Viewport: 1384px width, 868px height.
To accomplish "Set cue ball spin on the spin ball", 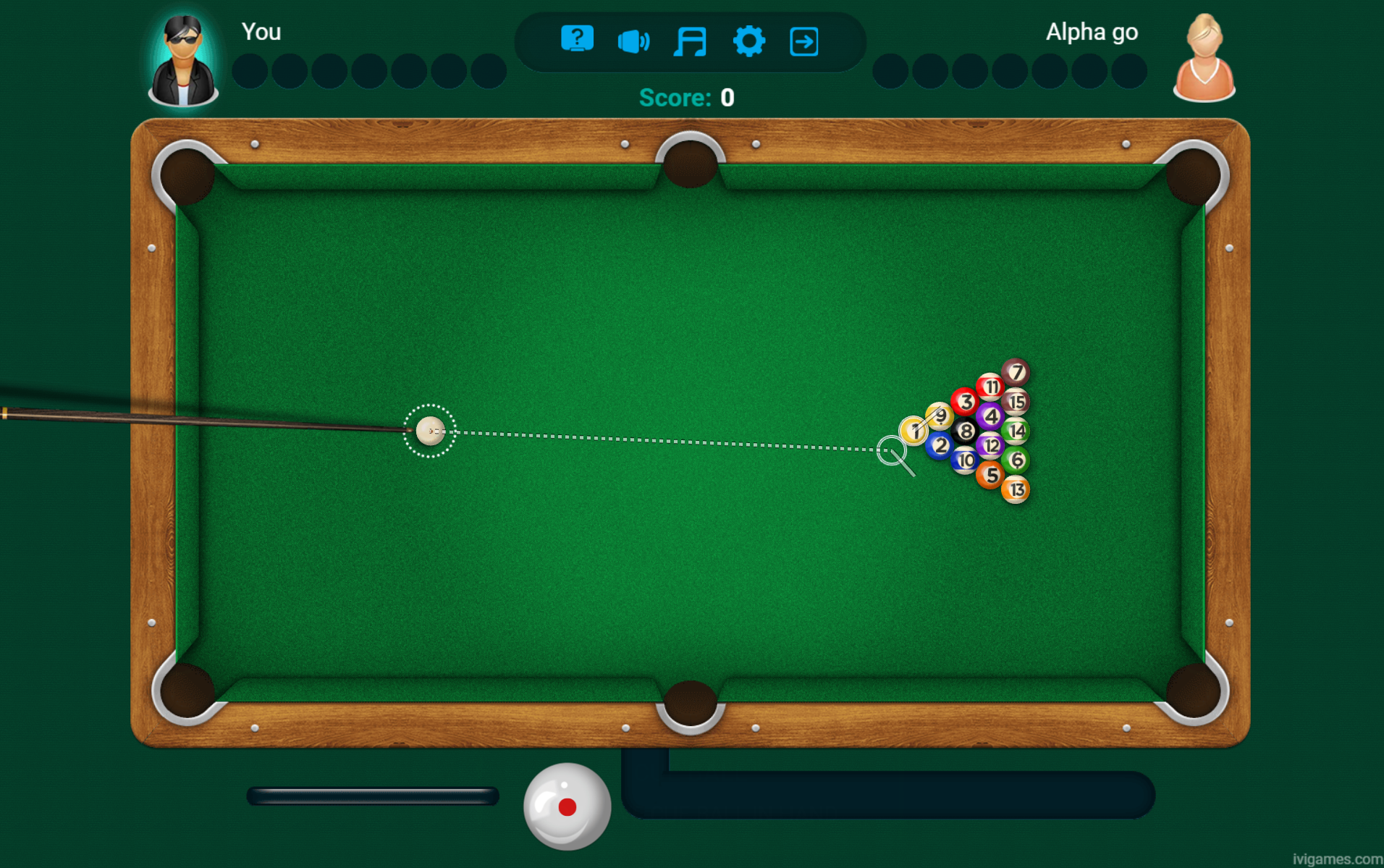I will click(x=567, y=806).
